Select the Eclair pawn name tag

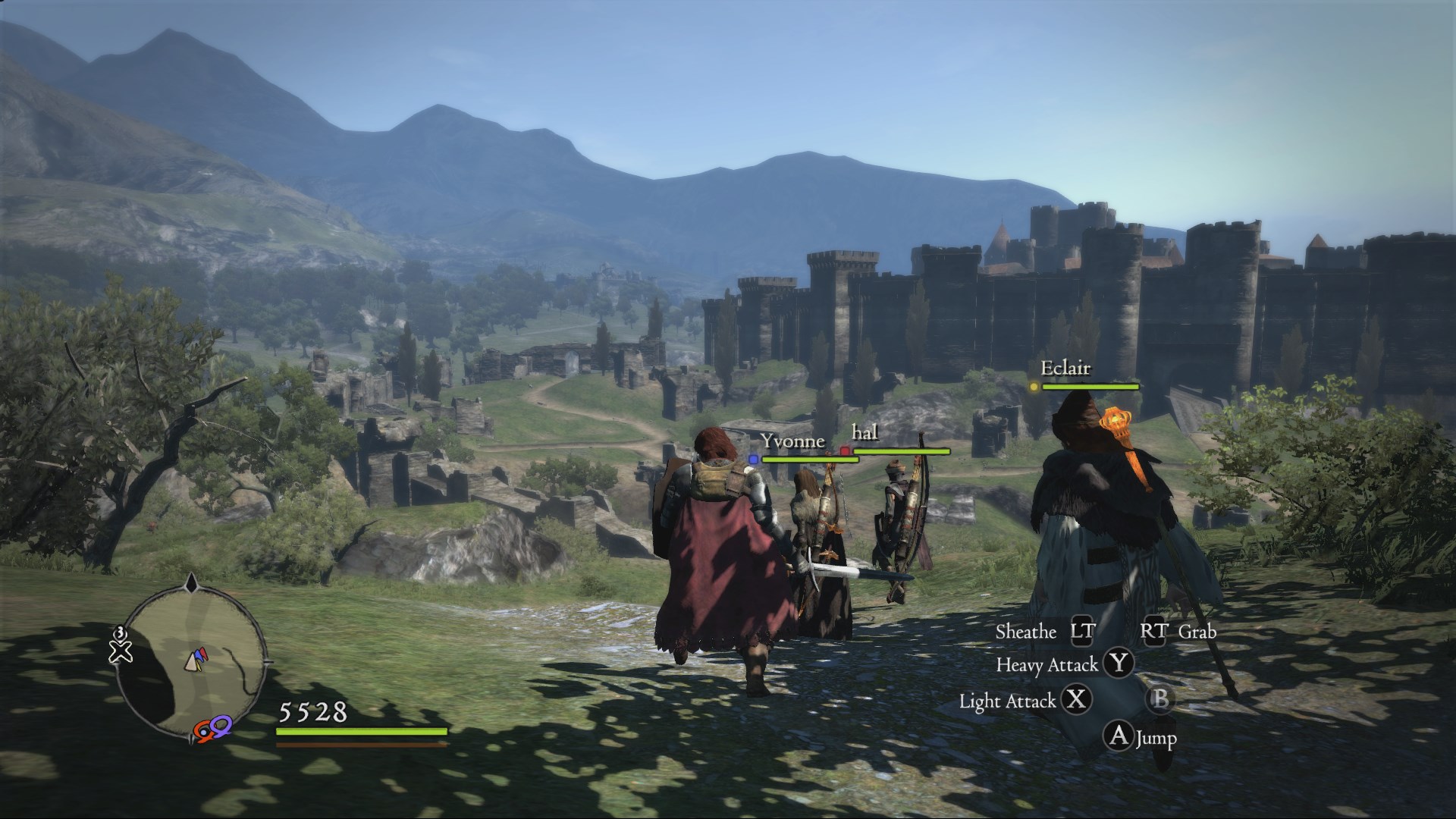tap(1065, 369)
